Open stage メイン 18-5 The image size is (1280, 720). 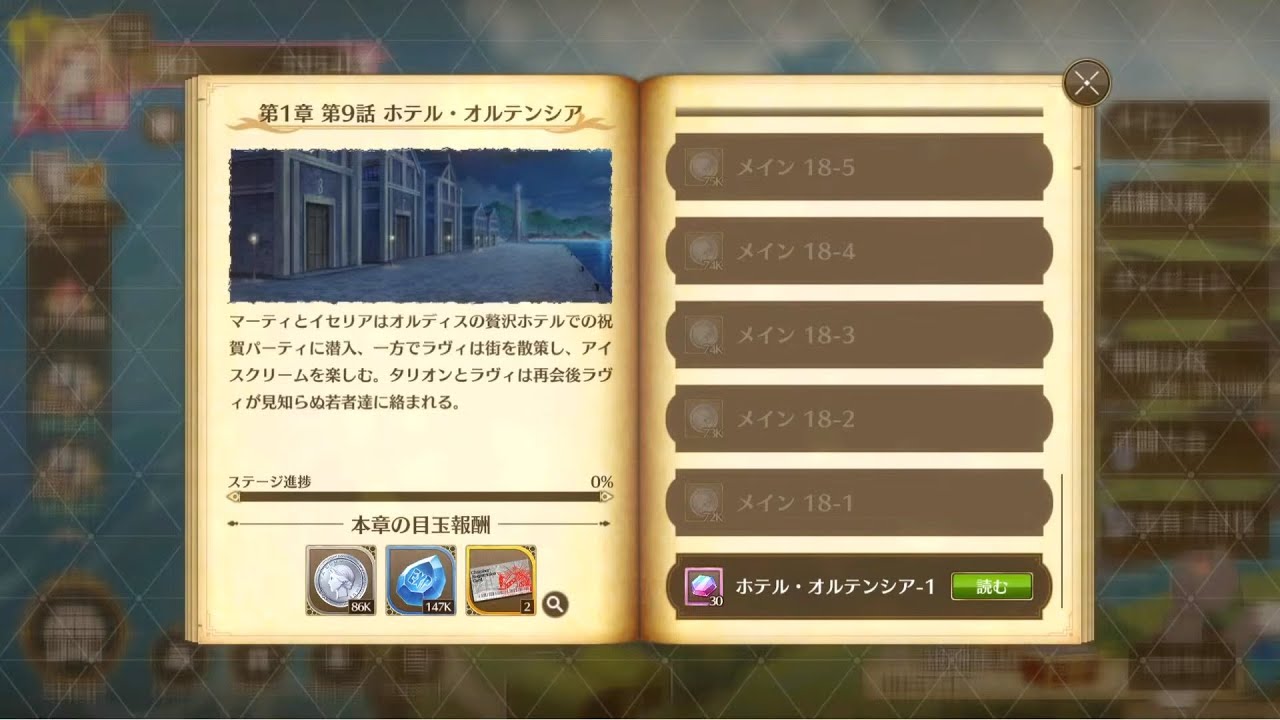(x=862, y=166)
